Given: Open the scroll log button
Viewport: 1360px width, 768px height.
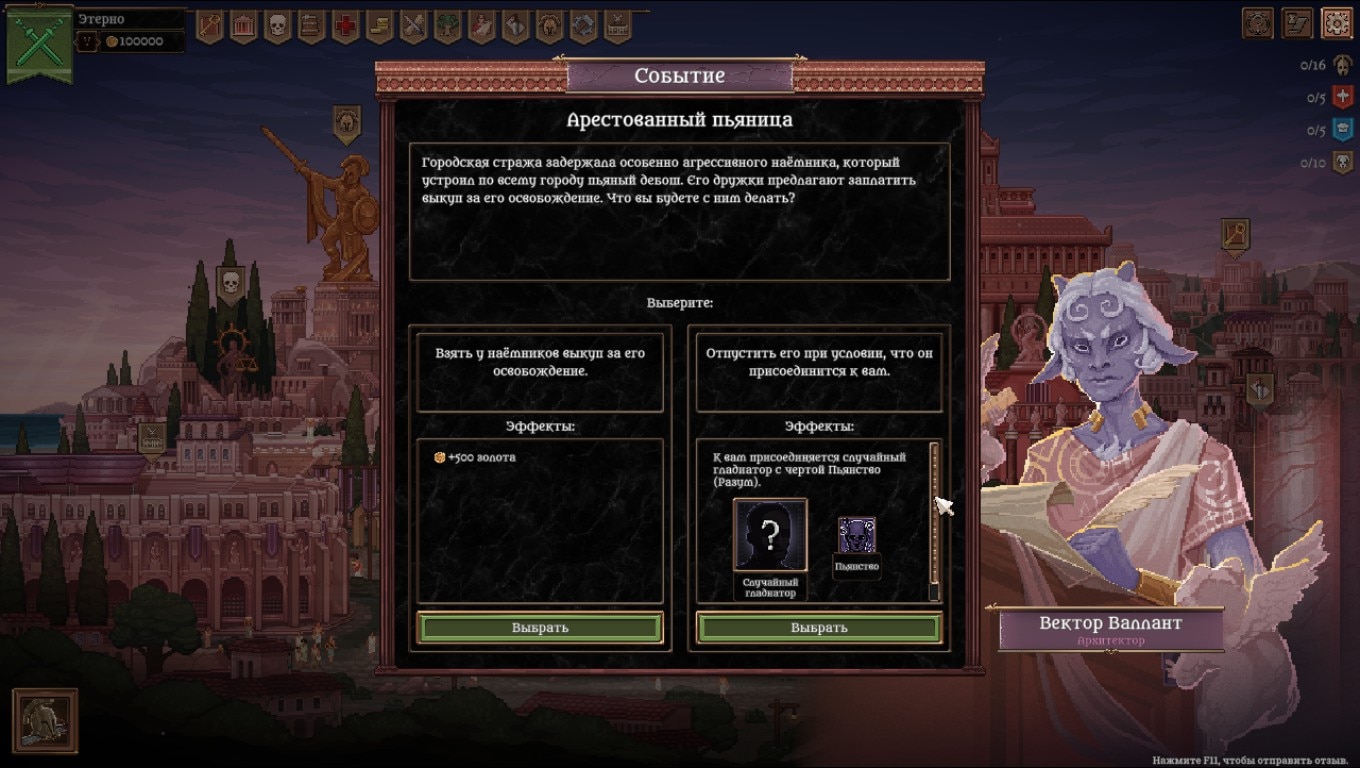Looking at the screenshot, I should (1297, 23).
